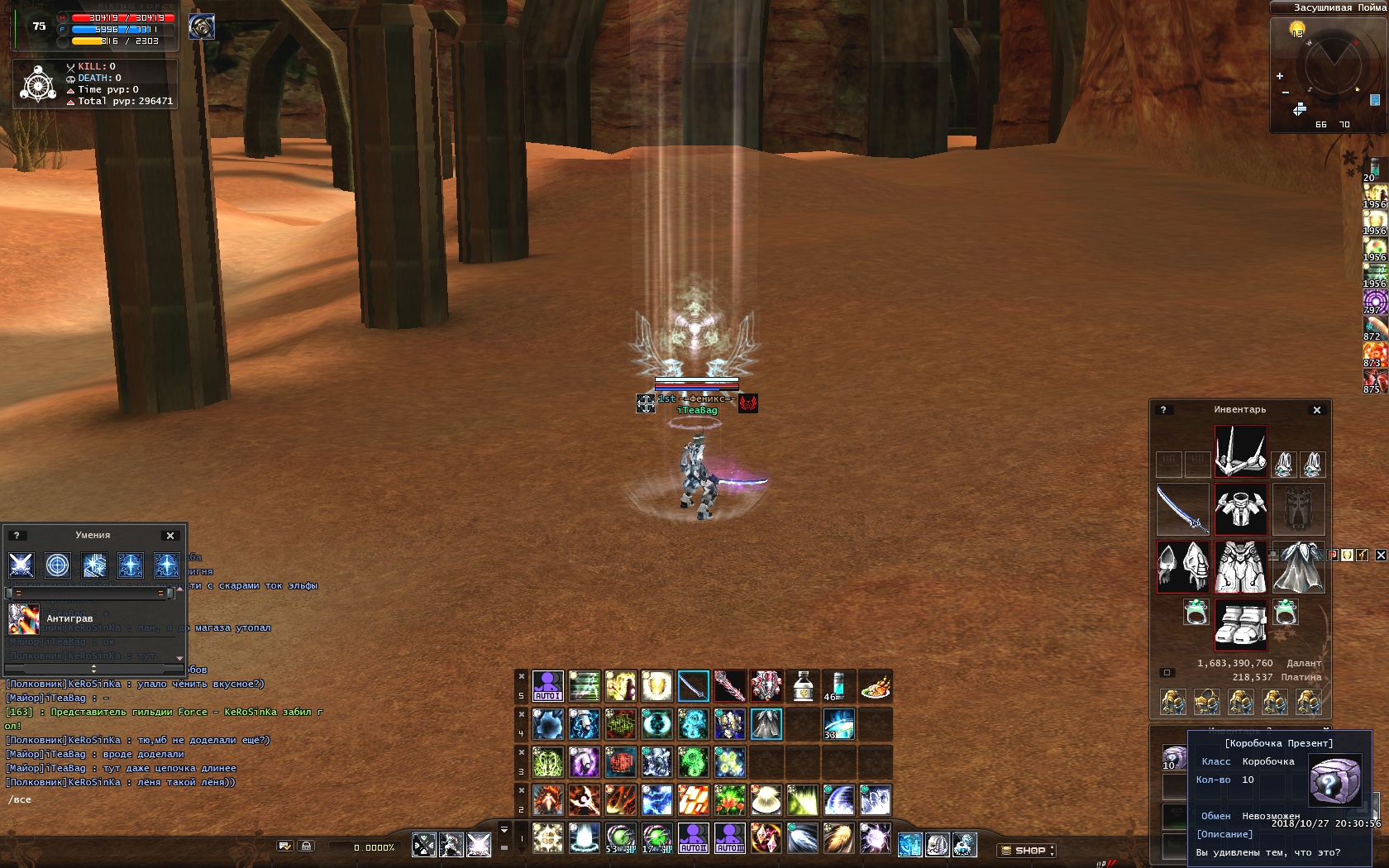Viewport: 1389px width, 868px height.
Task: Select the equipped white chest armor slot
Action: 1240,509
